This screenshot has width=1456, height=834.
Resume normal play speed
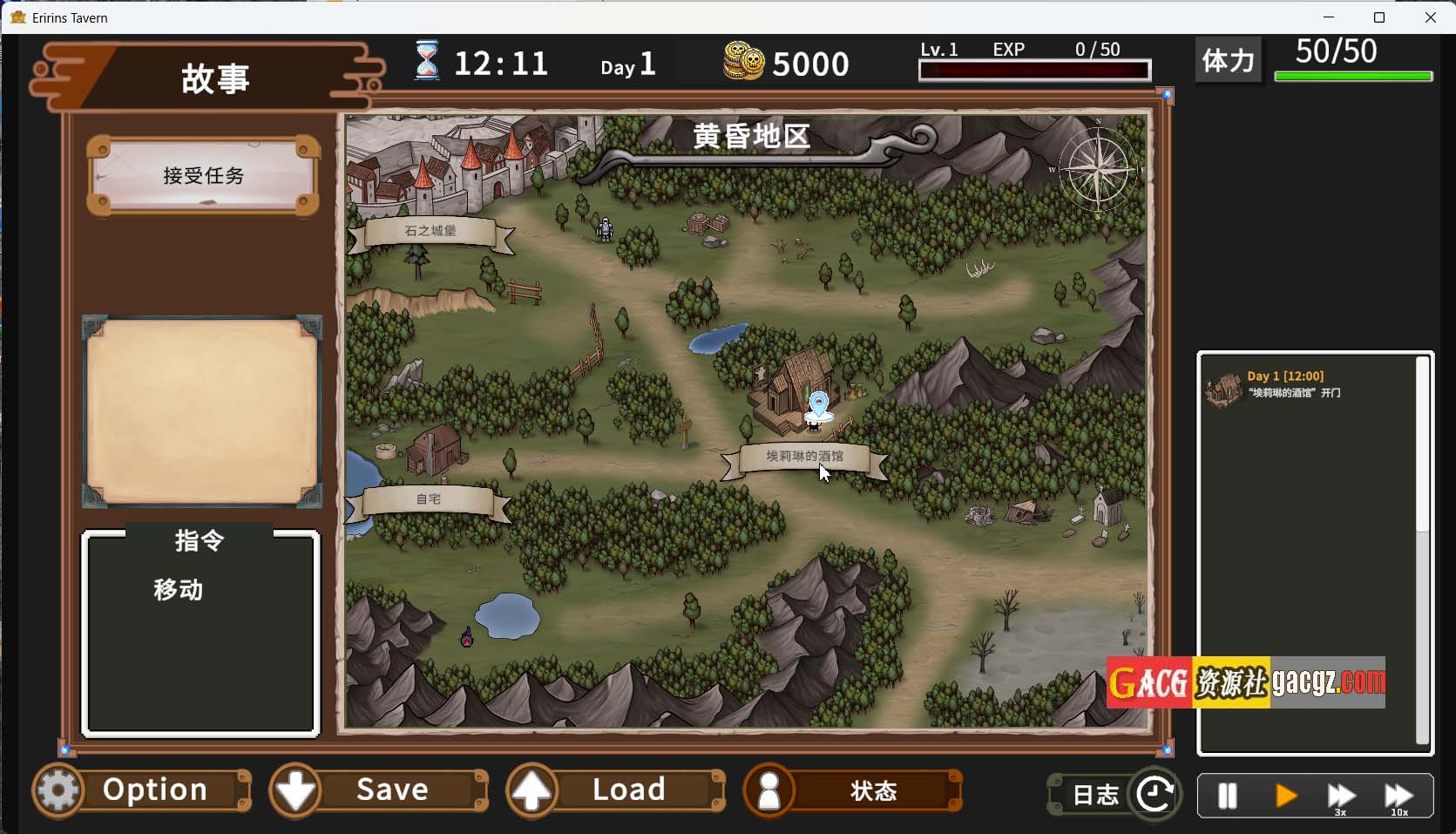point(1285,796)
